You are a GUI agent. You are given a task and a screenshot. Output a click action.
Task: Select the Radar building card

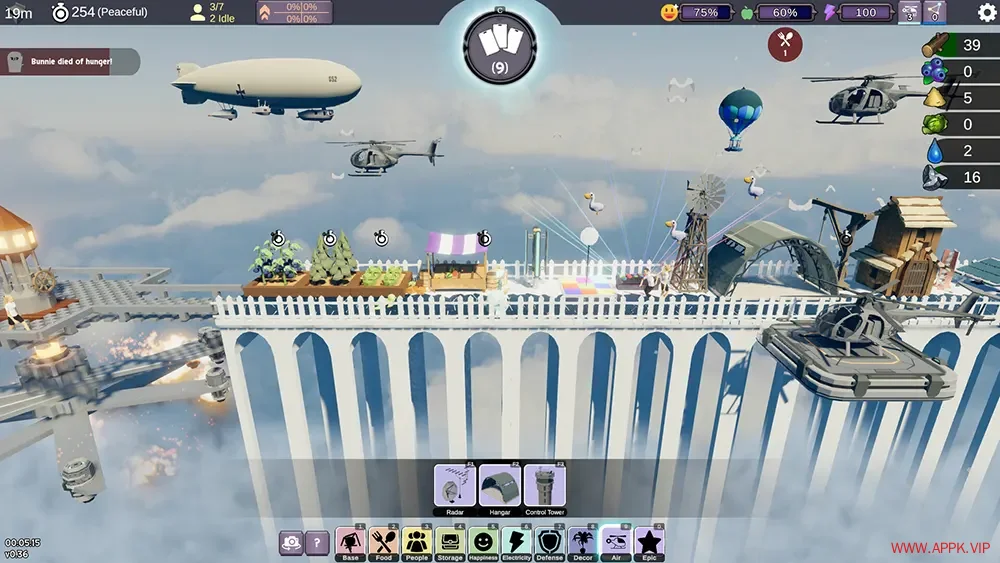coord(455,487)
